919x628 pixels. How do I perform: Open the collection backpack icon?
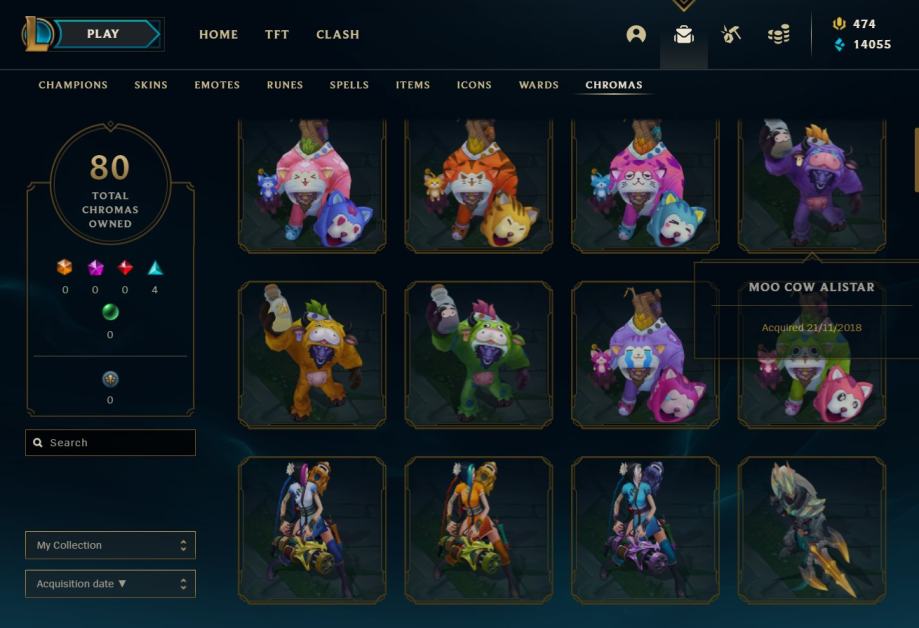[x=684, y=34]
